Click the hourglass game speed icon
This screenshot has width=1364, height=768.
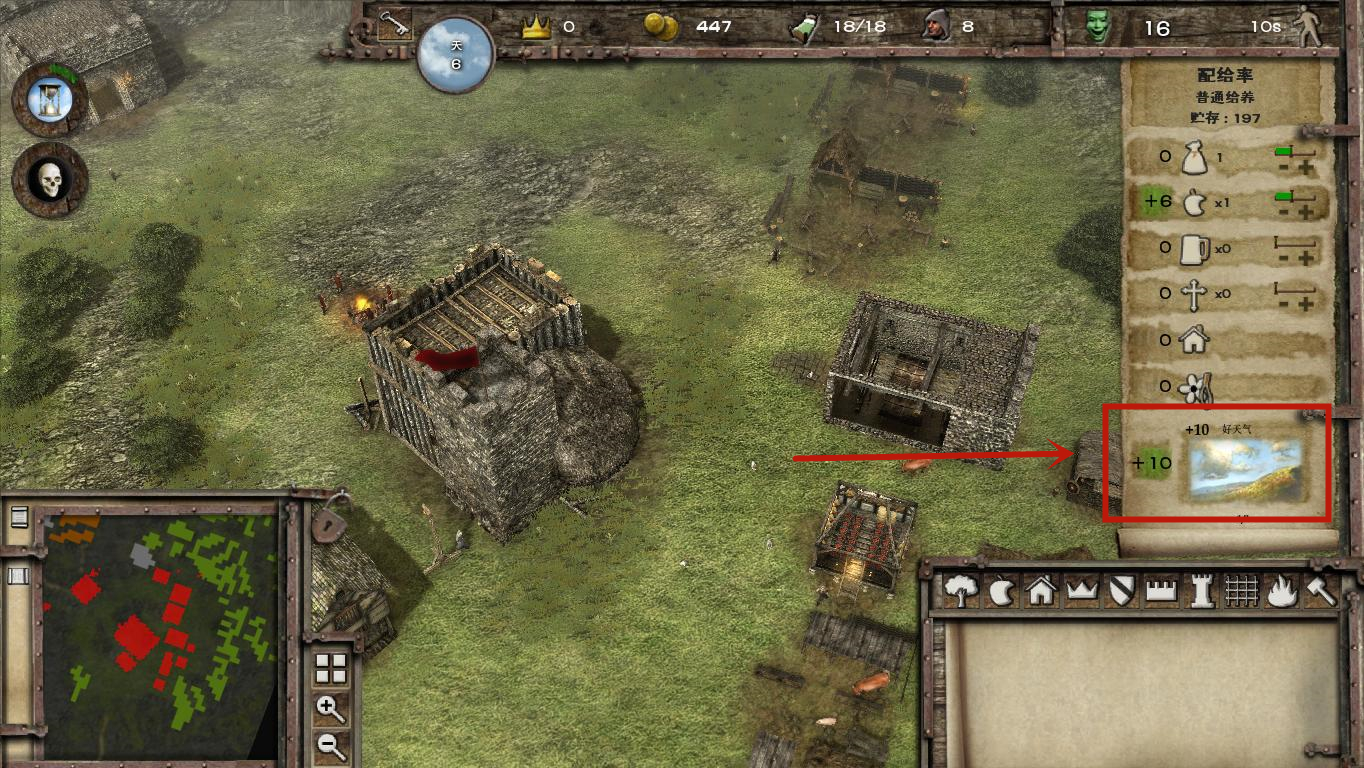tap(49, 99)
